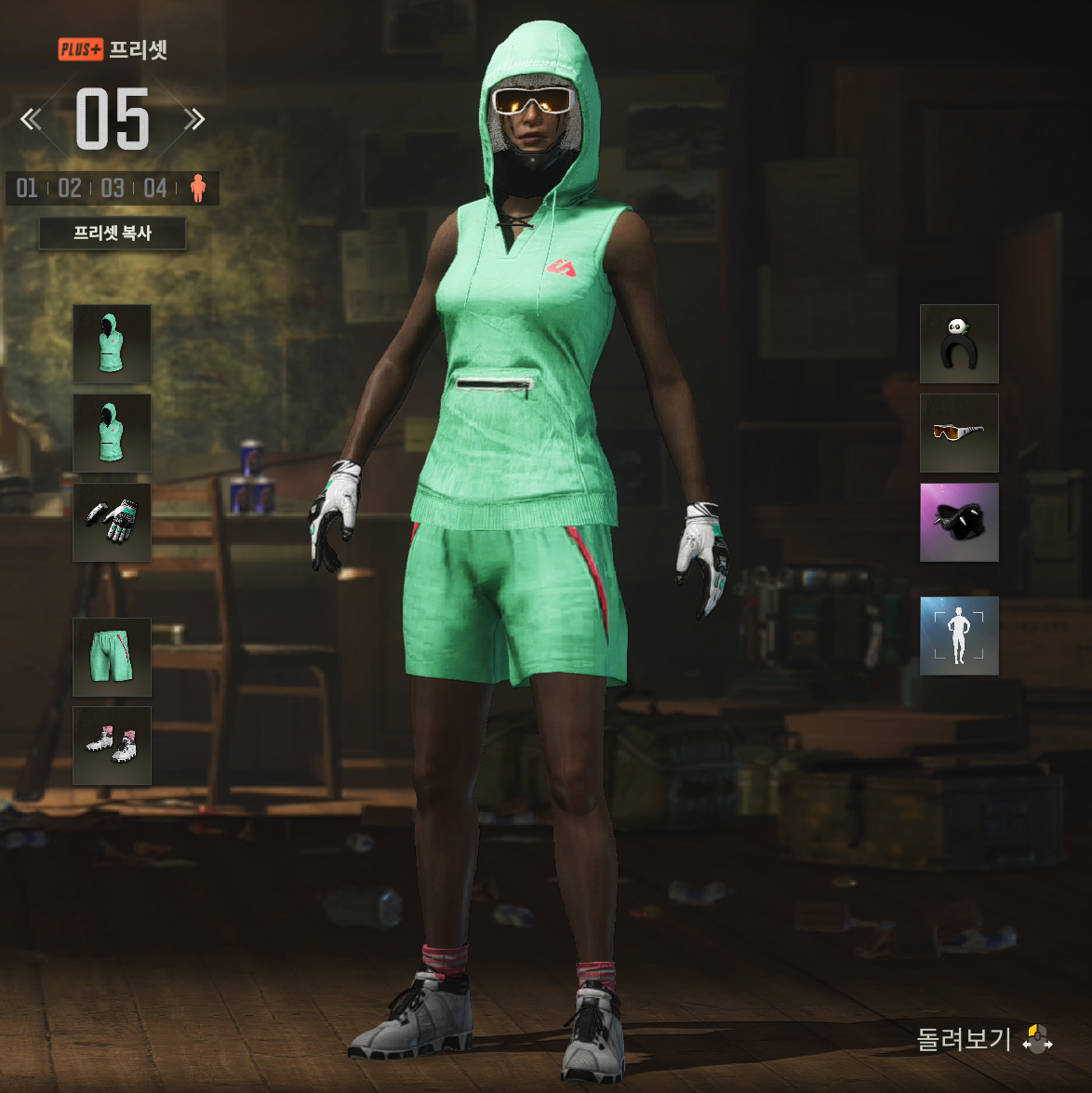
Task: Select the panda headband slot
Action: (x=959, y=343)
